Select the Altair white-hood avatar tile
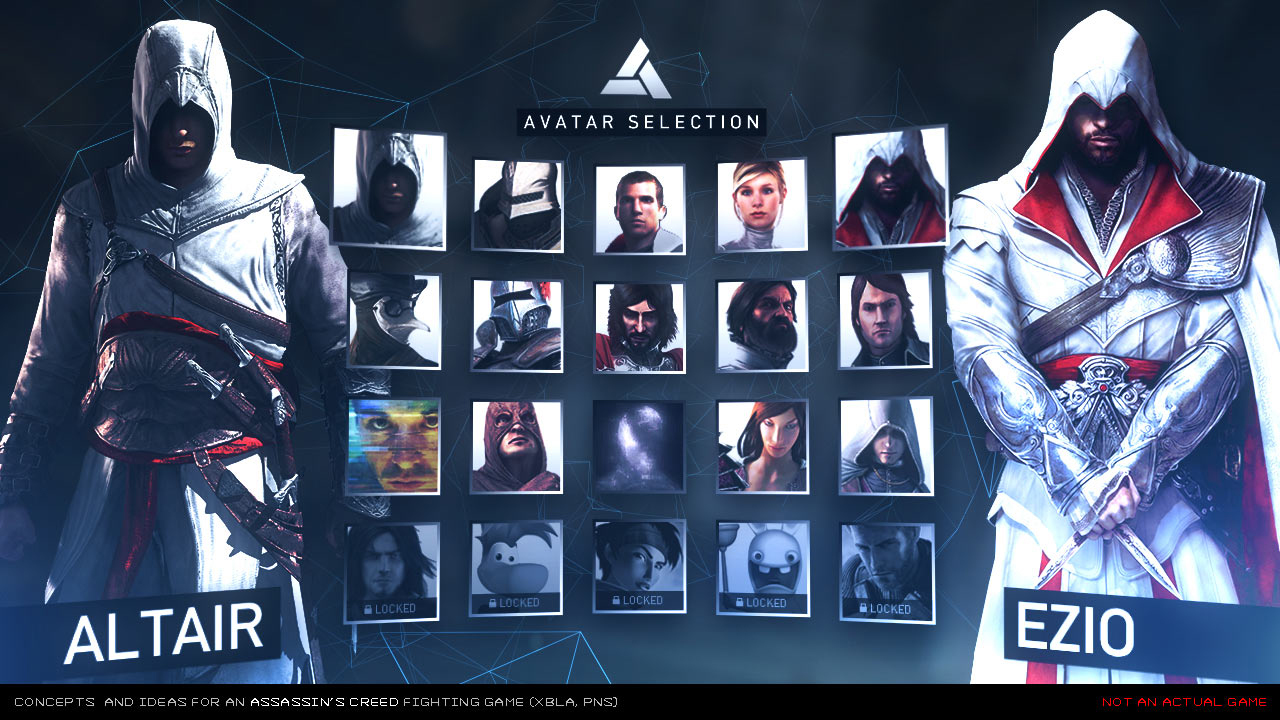The image size is (1280, 720). click(388, 187)
